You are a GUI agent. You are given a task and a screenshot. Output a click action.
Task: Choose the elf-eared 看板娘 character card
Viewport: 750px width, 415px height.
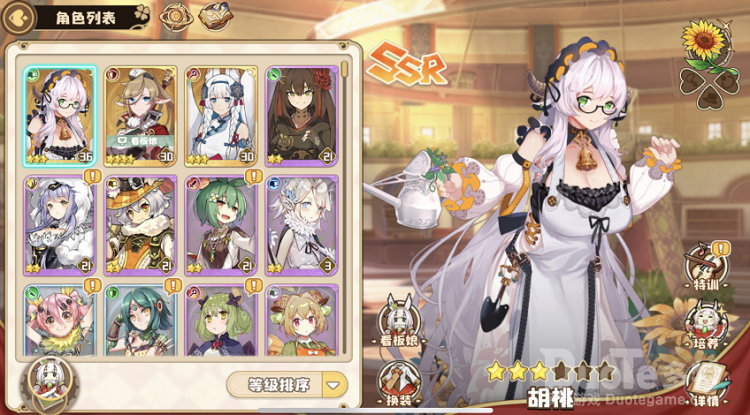[x=140, y=115]
